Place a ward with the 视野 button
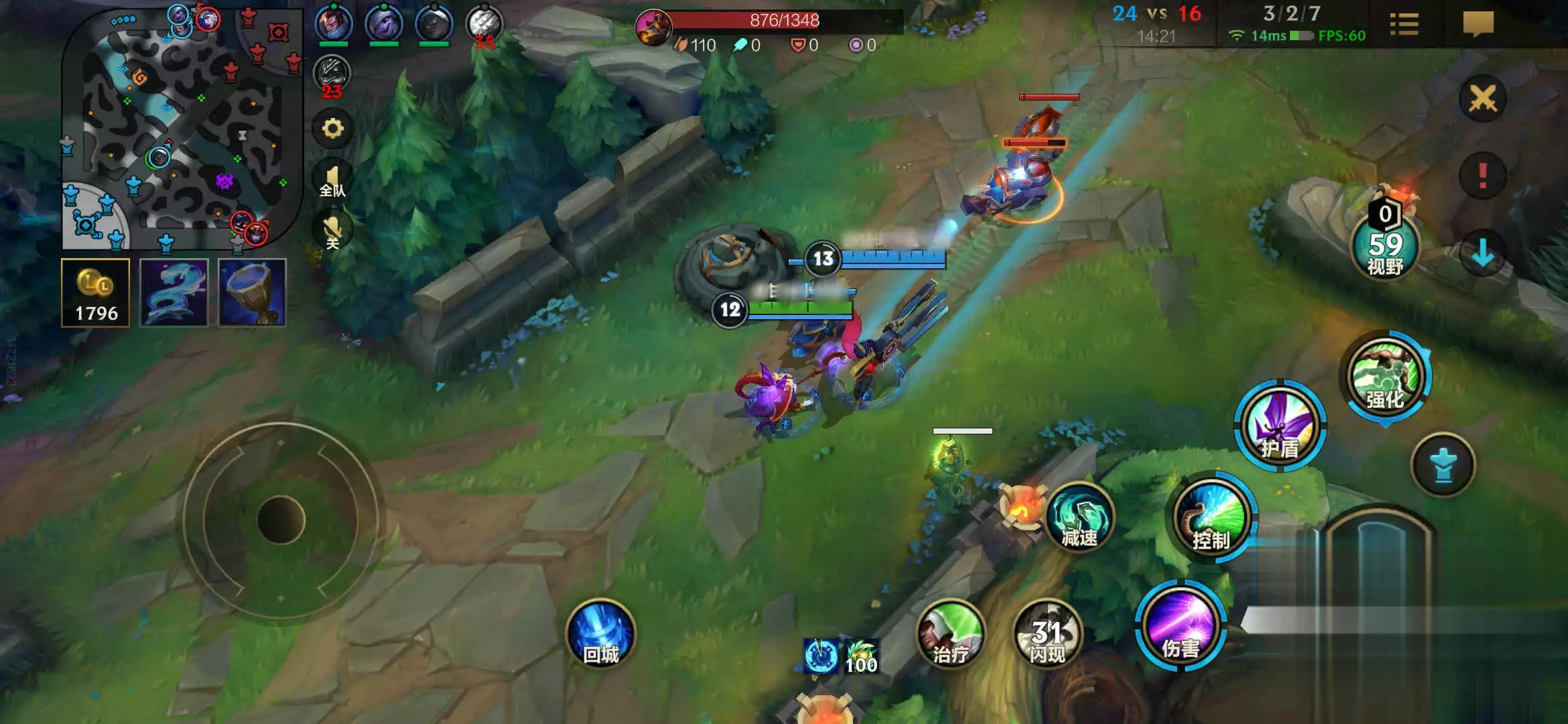The width and height of the screenshot is (1568, 724). coord(1385,246)
